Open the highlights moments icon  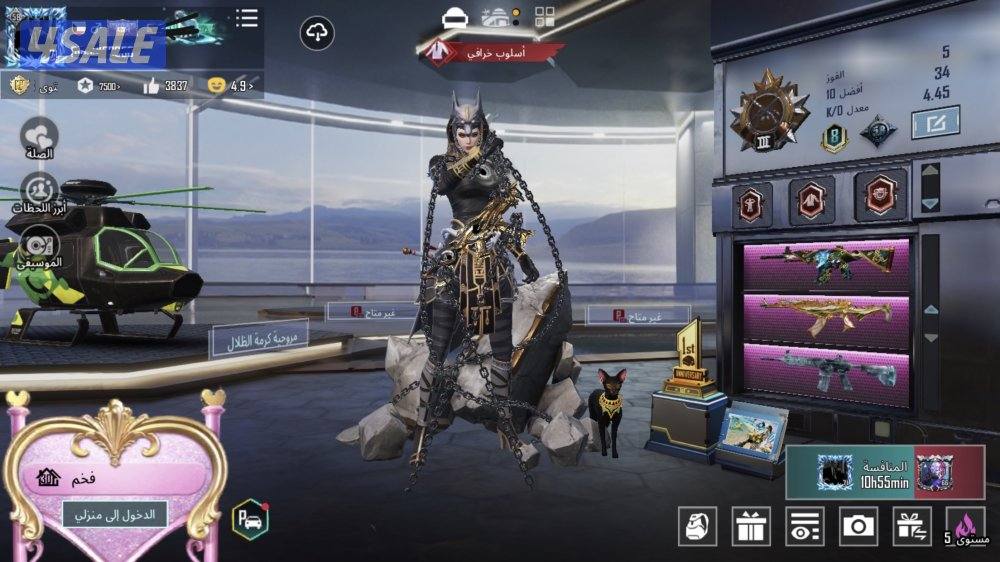39,192
